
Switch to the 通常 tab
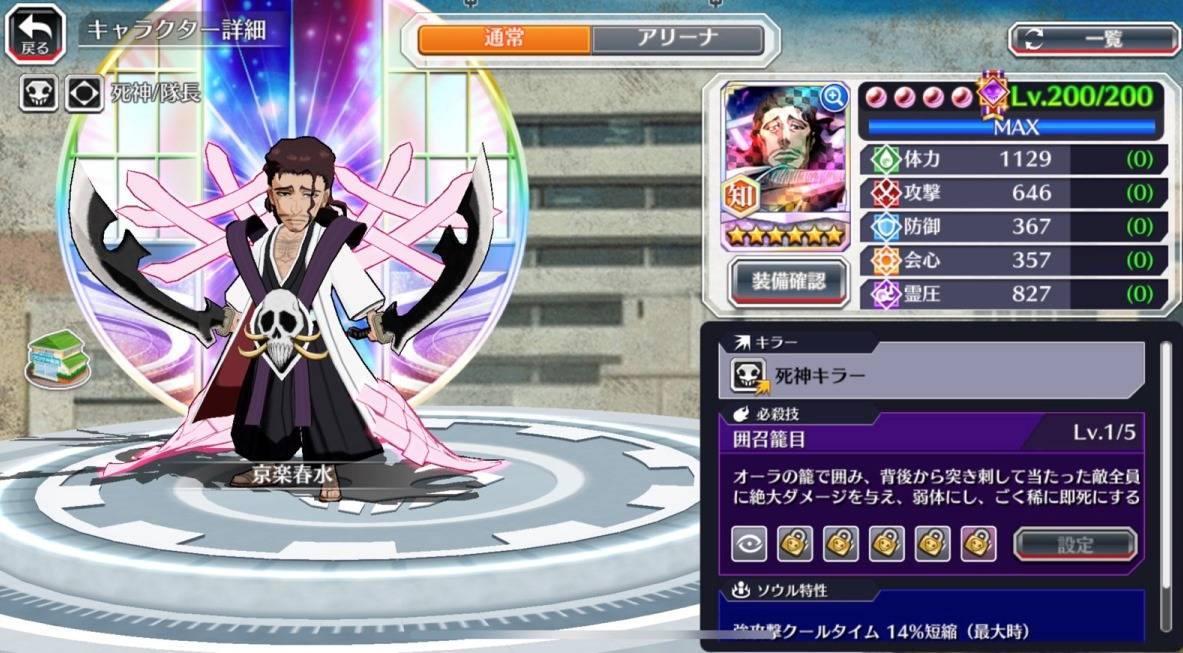coord(504,40)
